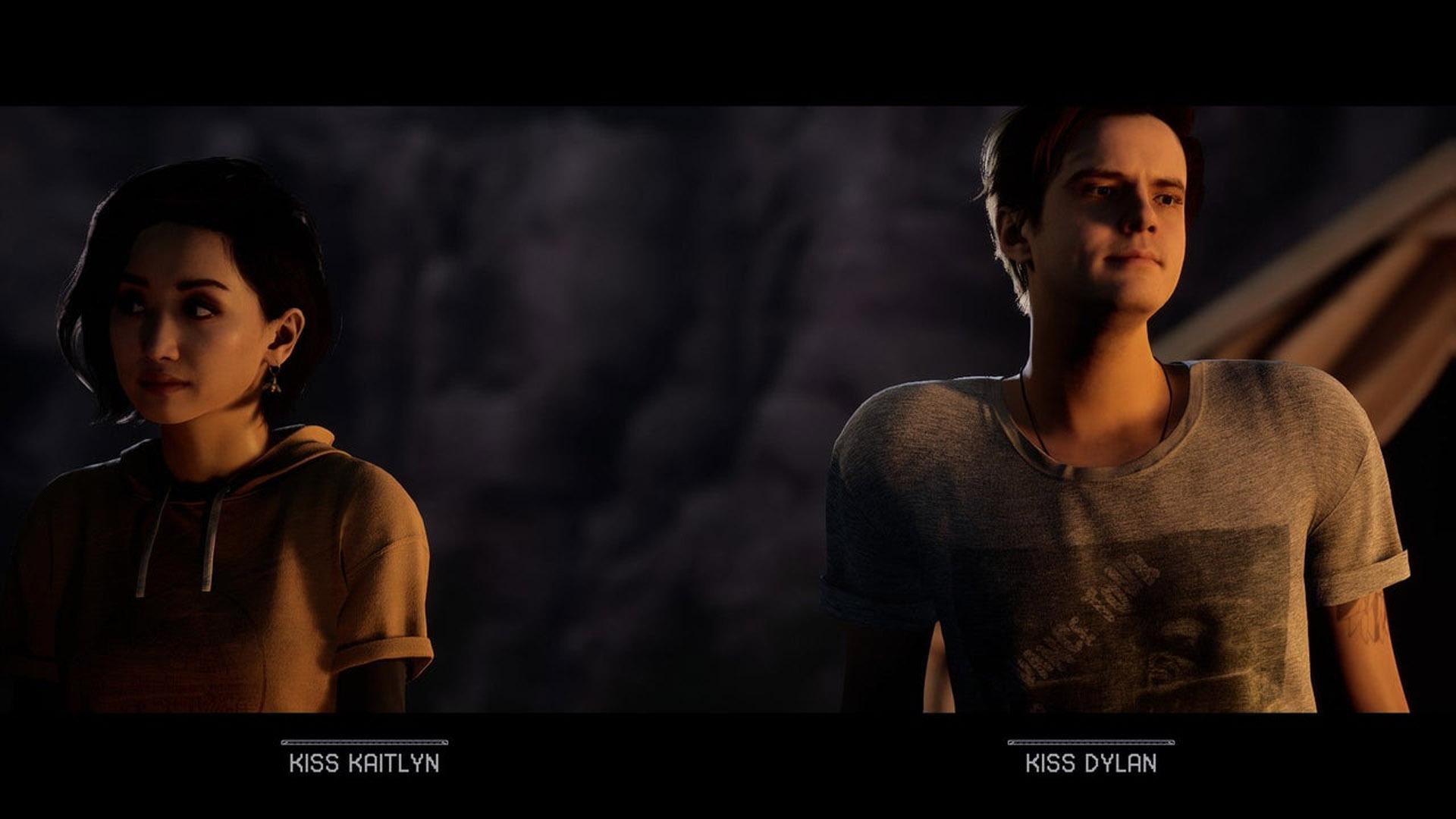
Task: Select the Kiss Dylan choice
Action: tap(1090, 762)
